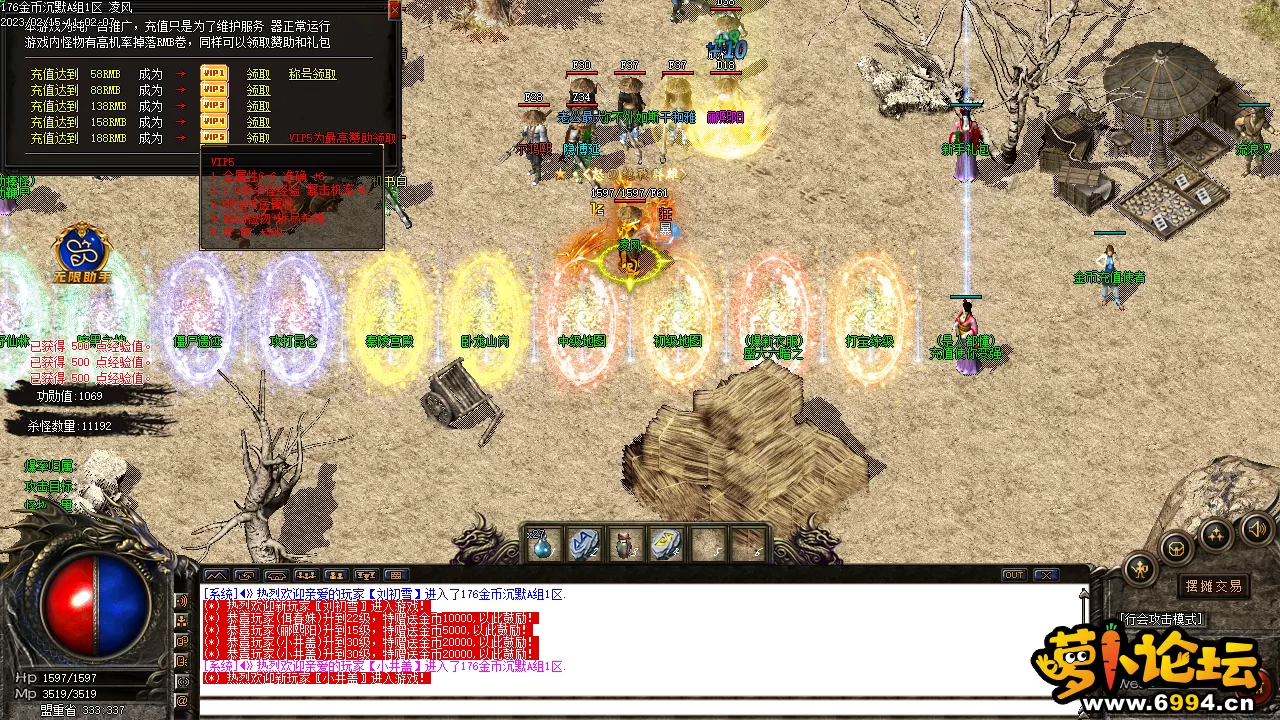Image resolution: width=1280 pixels, height=720 pixels.
Task: Close the VIP recharge panel
Action: coord(394,10)
